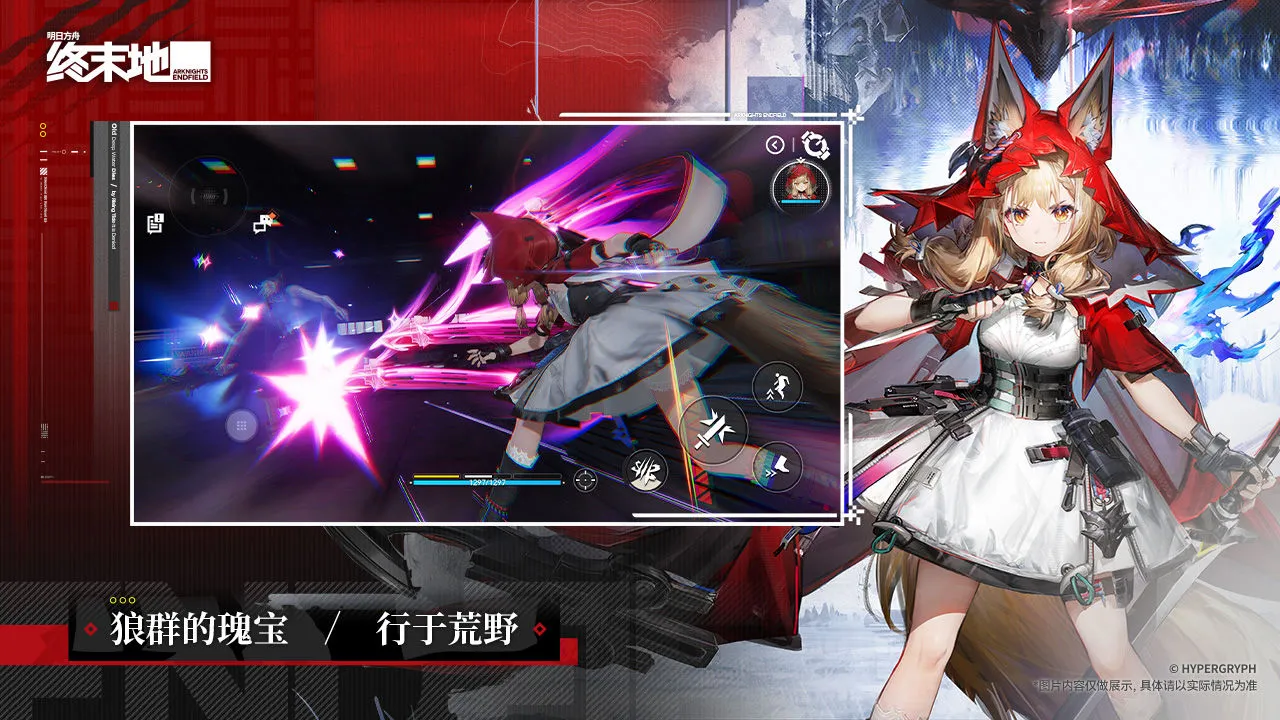Image resolution: width=1280 pixels, height=720 pixels.
Task: Tap the virtual movement joystick
Action: (208, 194)
